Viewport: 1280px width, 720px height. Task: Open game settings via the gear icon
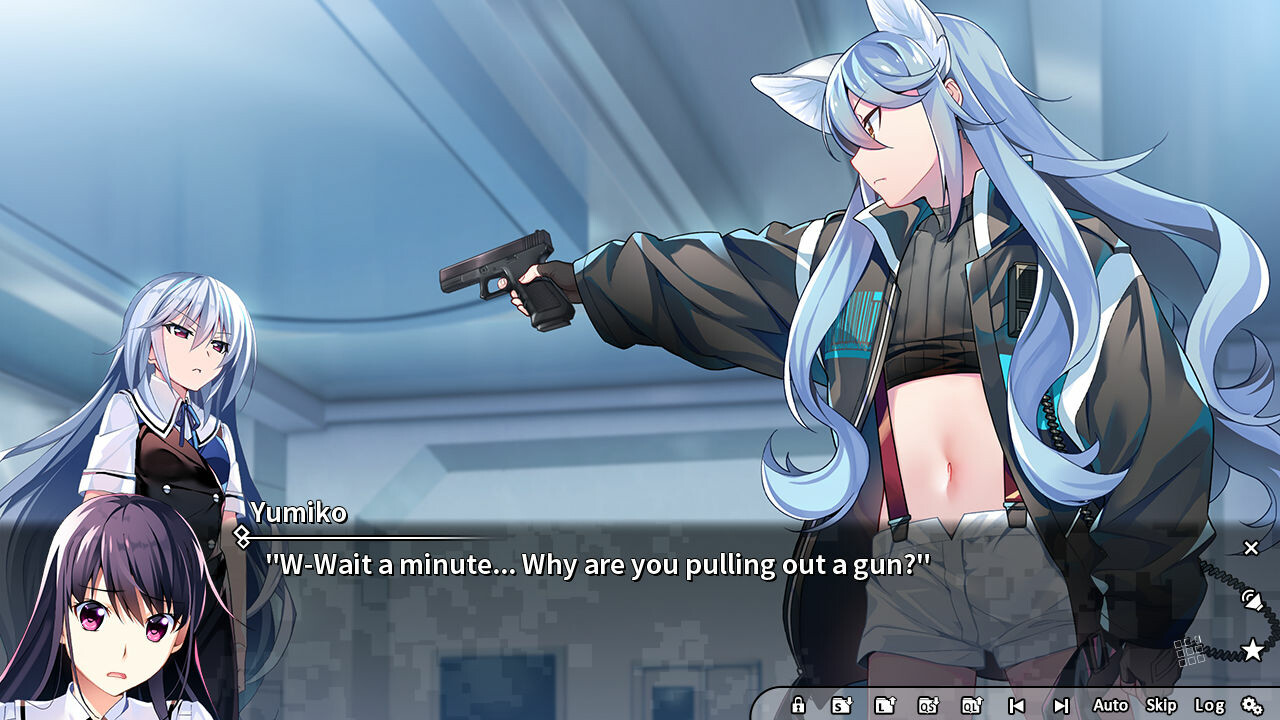(1253, 705)
